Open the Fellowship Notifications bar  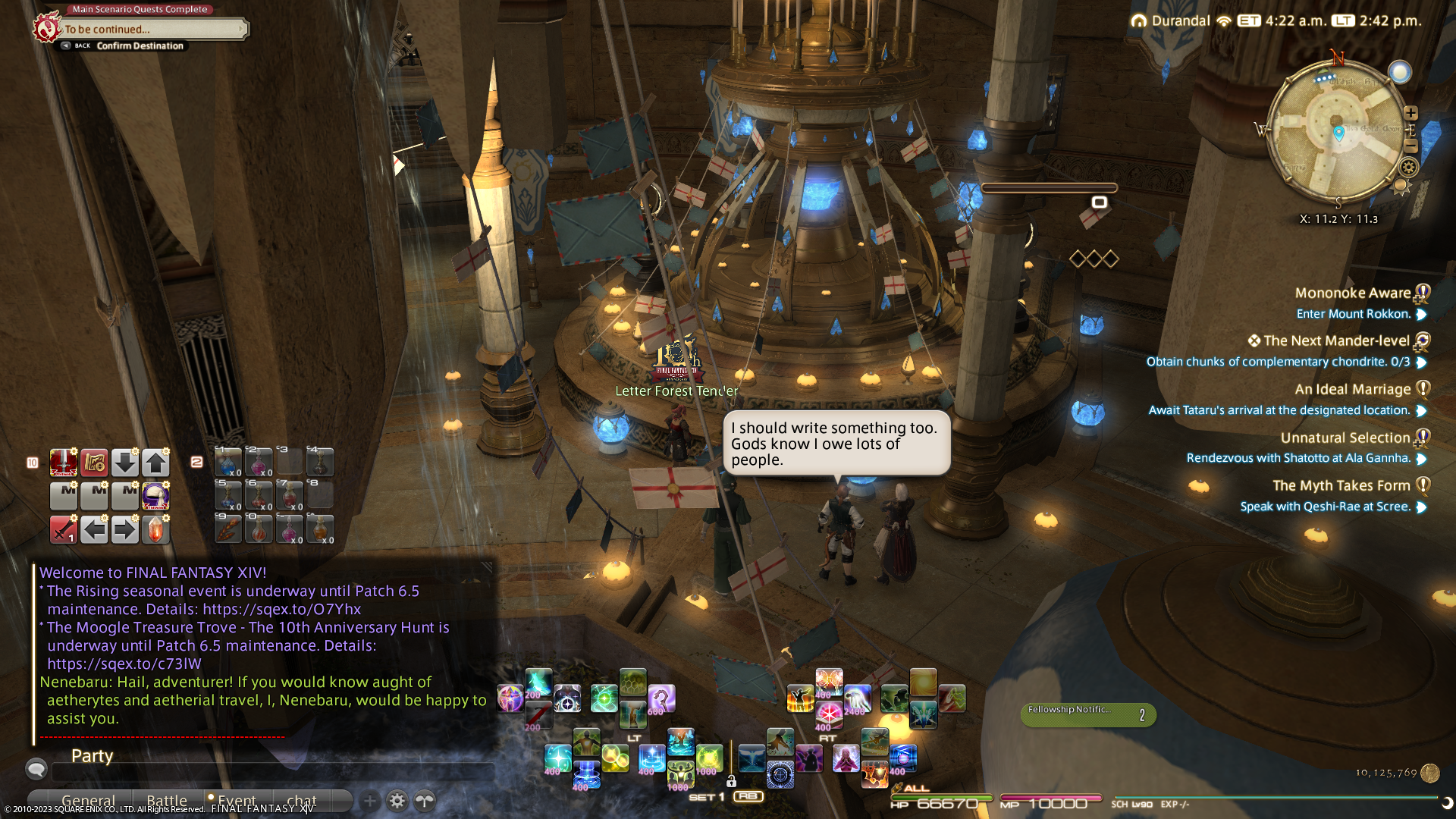pyautogui.click(x=1087, y=714)
